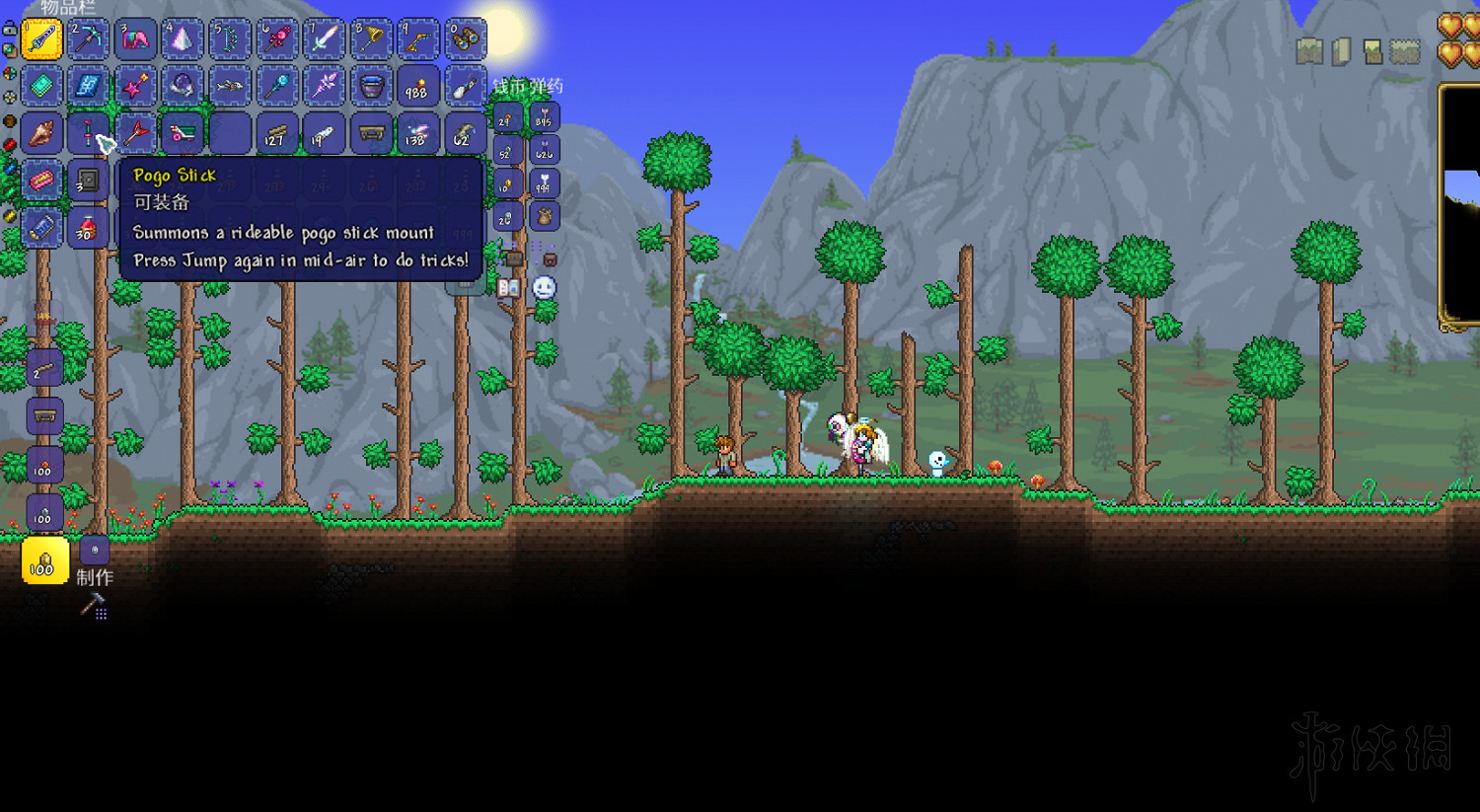Select the bow in hotbar slot 5
This screenshot has width=1480, height=812.
(229, 39)
